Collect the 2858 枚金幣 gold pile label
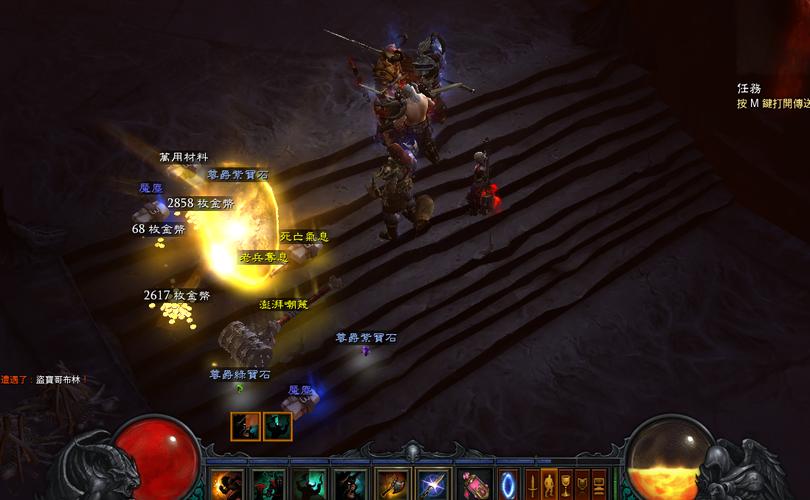810x500 pixels. tap(200, 203)
